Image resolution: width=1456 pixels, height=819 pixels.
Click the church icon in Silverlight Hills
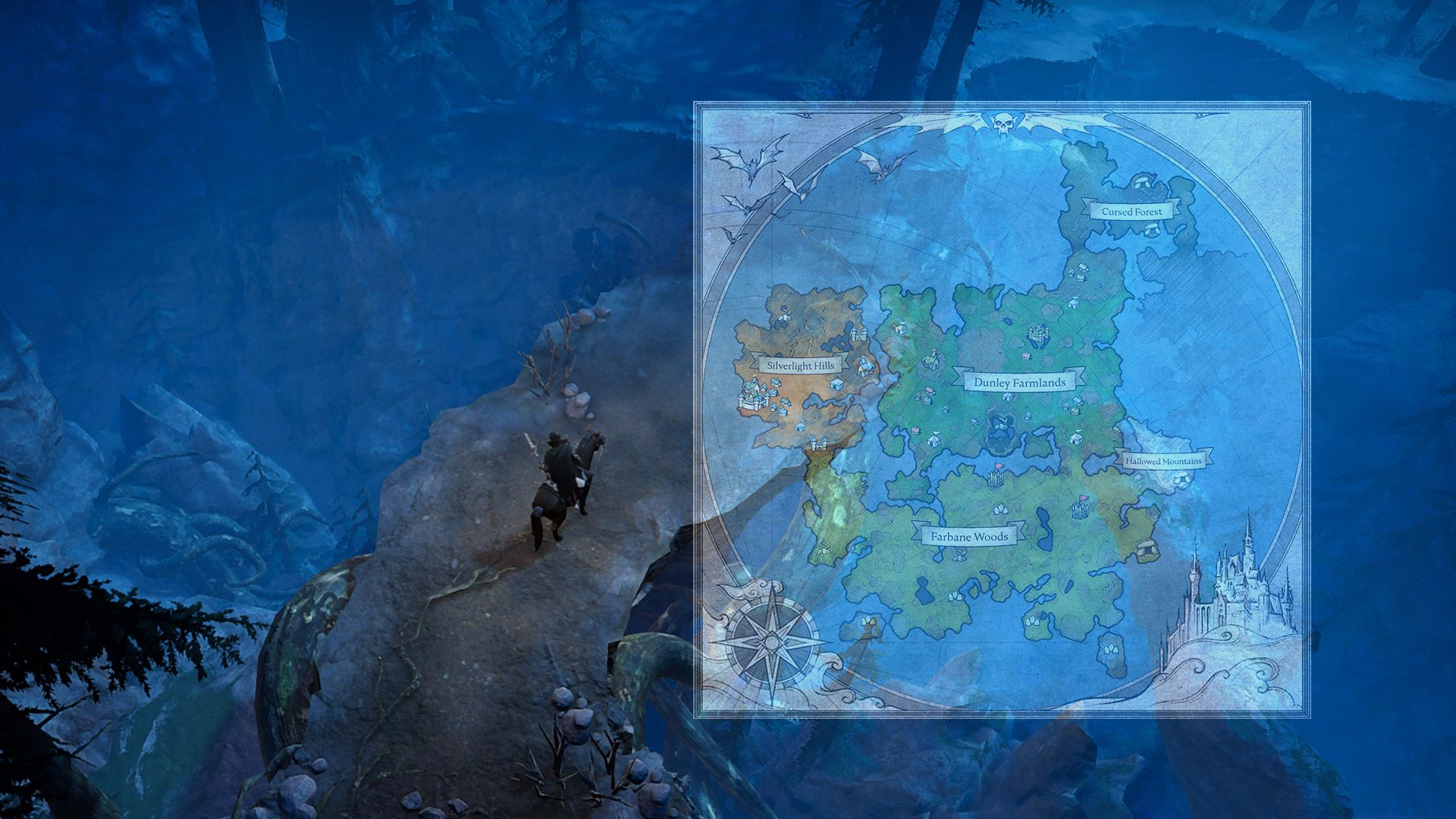tap(865, 366)
